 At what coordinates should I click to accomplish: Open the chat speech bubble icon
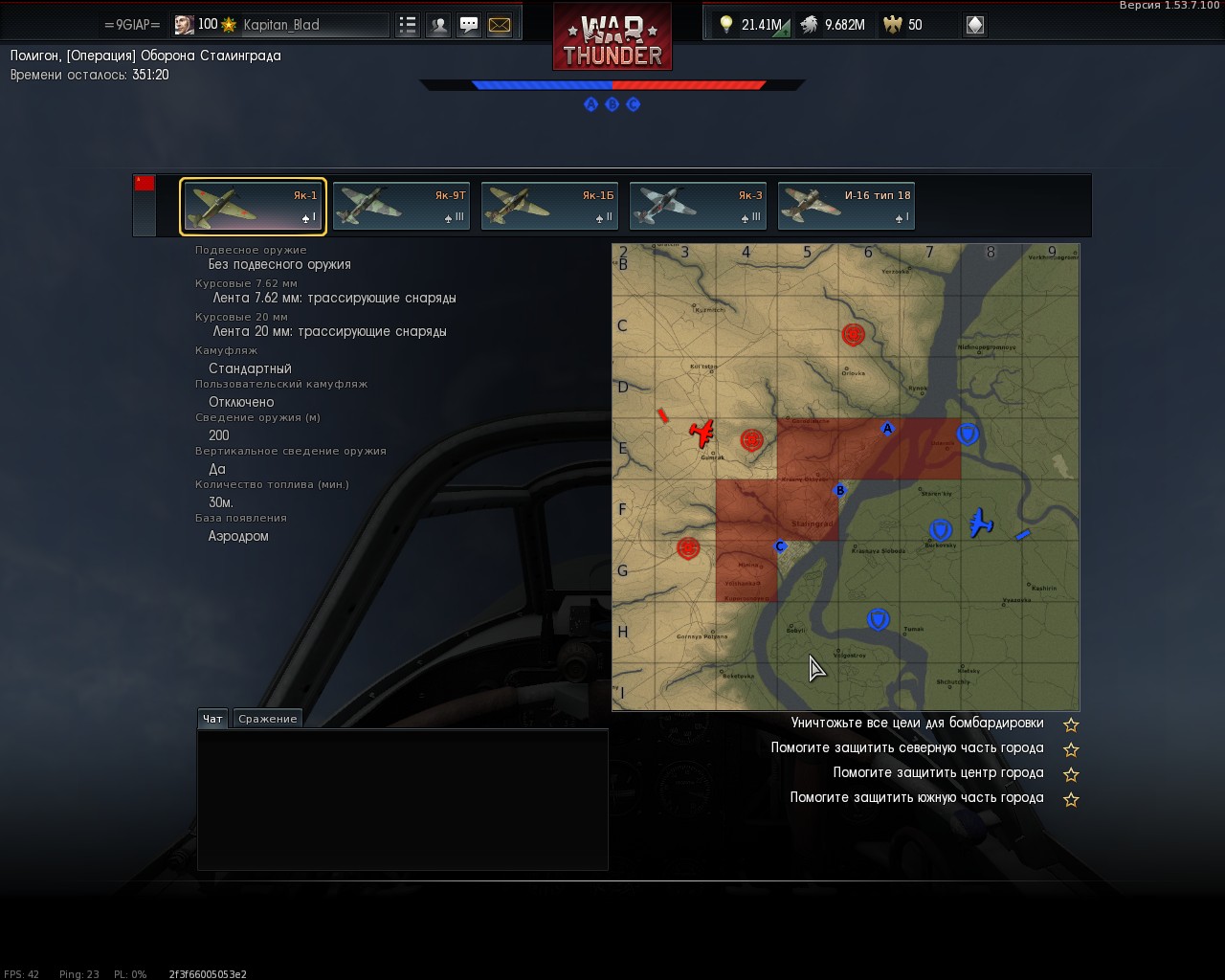coord(469,25)
